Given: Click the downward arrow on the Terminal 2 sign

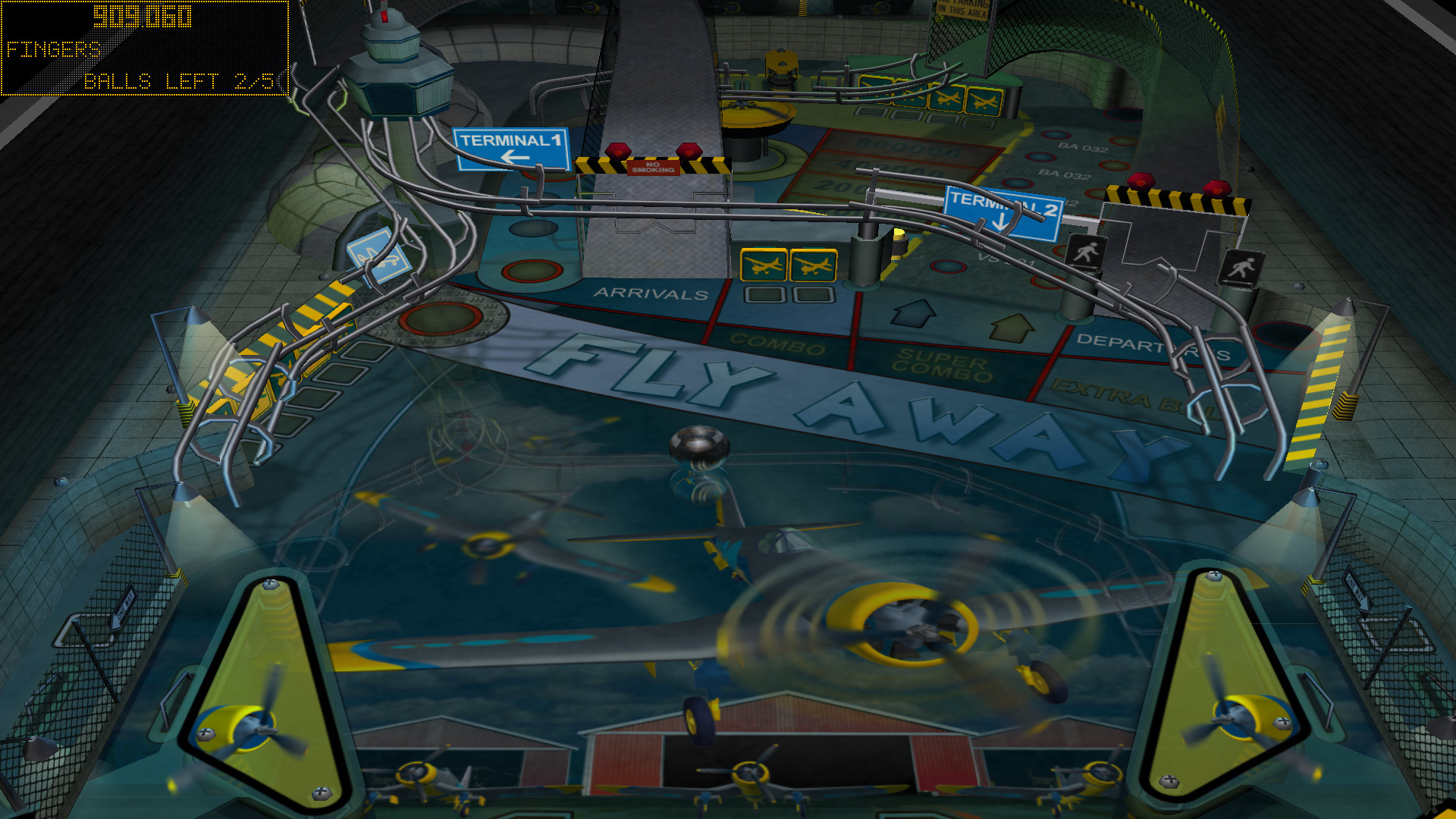Looking at the screenshot, I should click(x=999, y=221).
